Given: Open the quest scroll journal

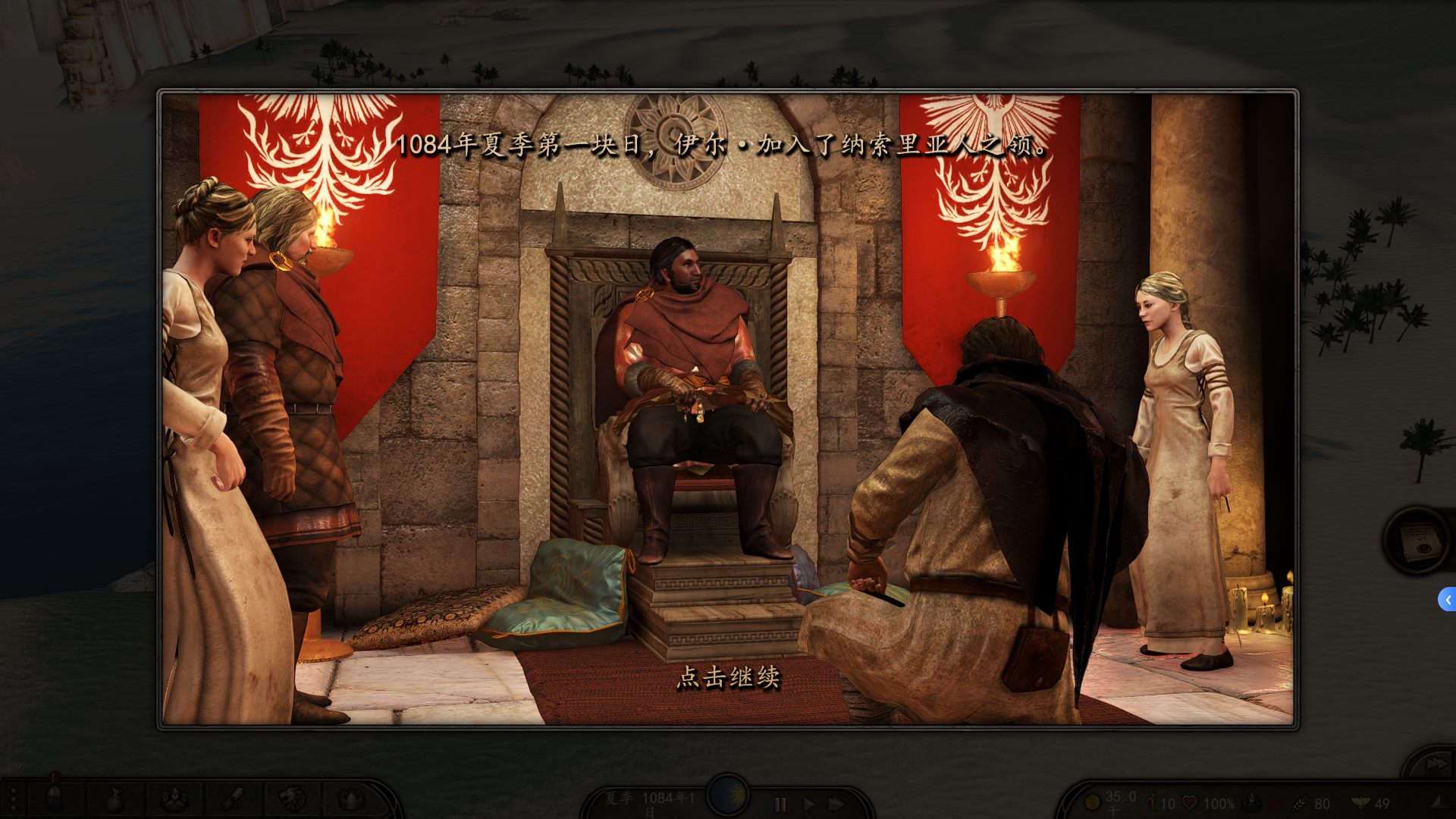Looking at the screenshot, I should pos(232,799).
